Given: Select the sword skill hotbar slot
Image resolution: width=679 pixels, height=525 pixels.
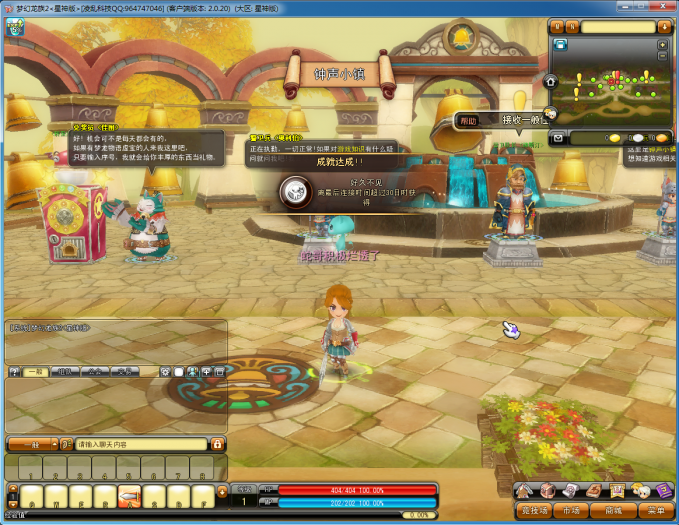Looking at the screenshot, I should coord(129,496).
